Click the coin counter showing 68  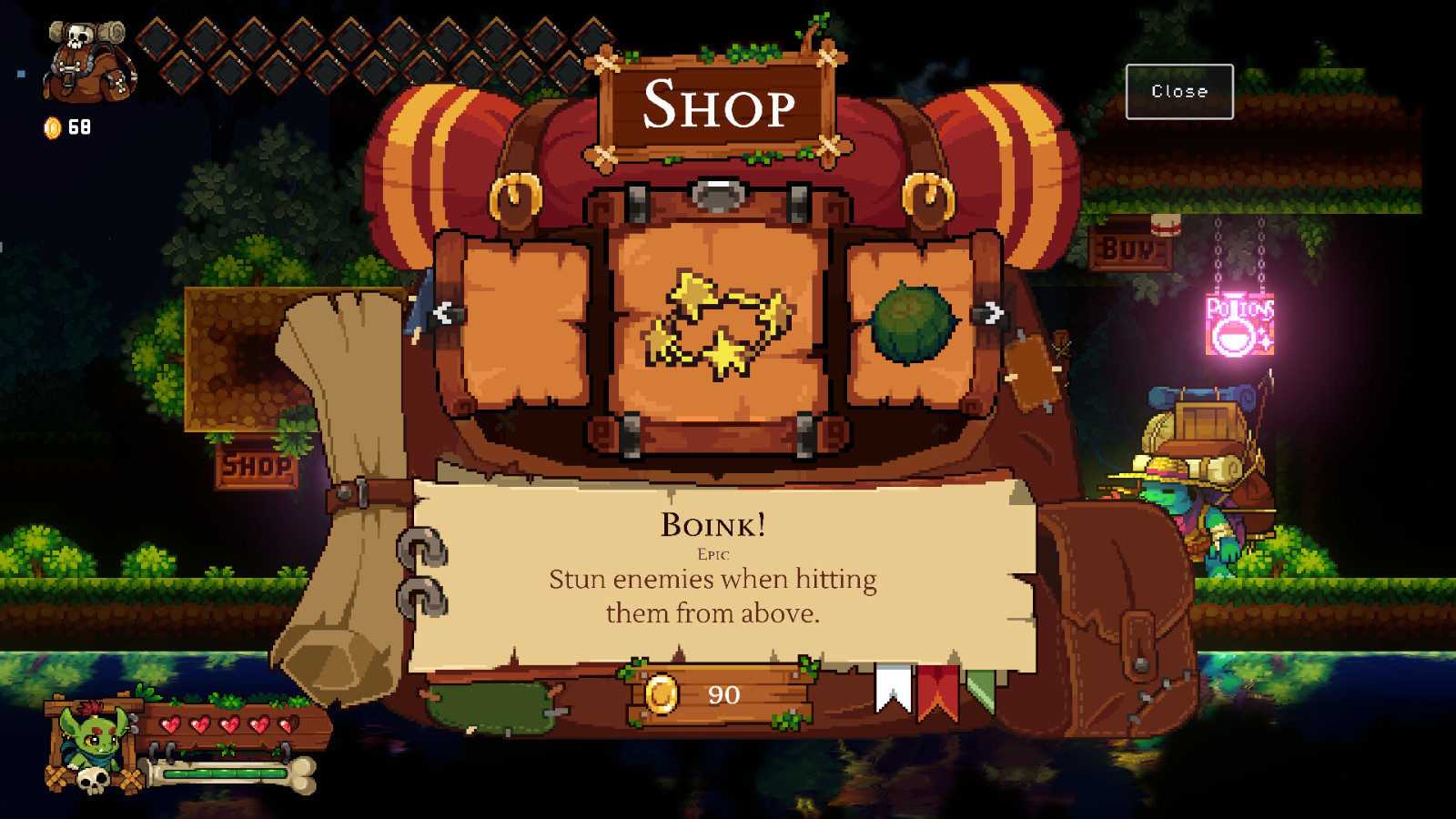[64, 127]
